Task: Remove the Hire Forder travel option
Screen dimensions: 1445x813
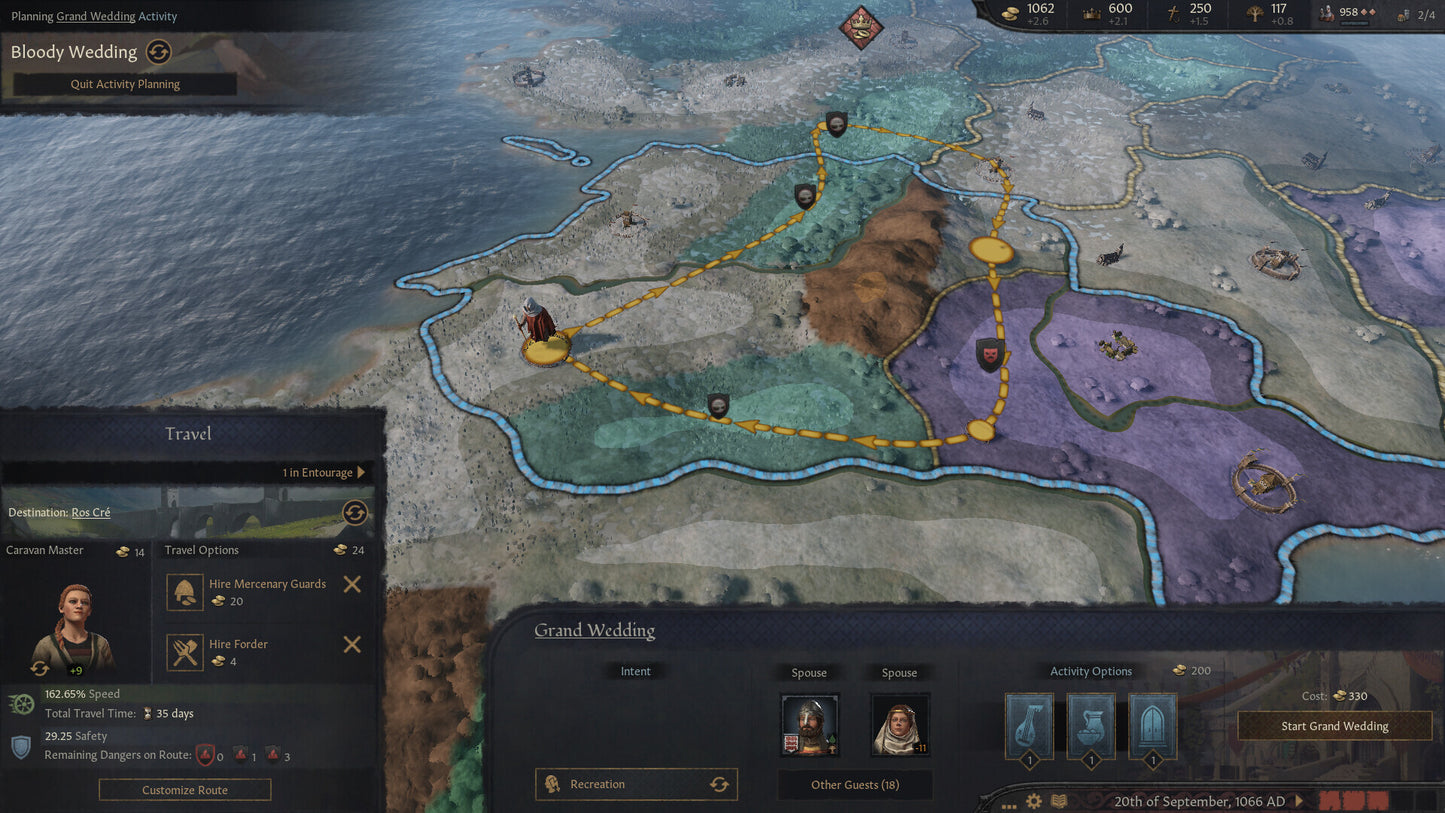Action: (351, 645)
